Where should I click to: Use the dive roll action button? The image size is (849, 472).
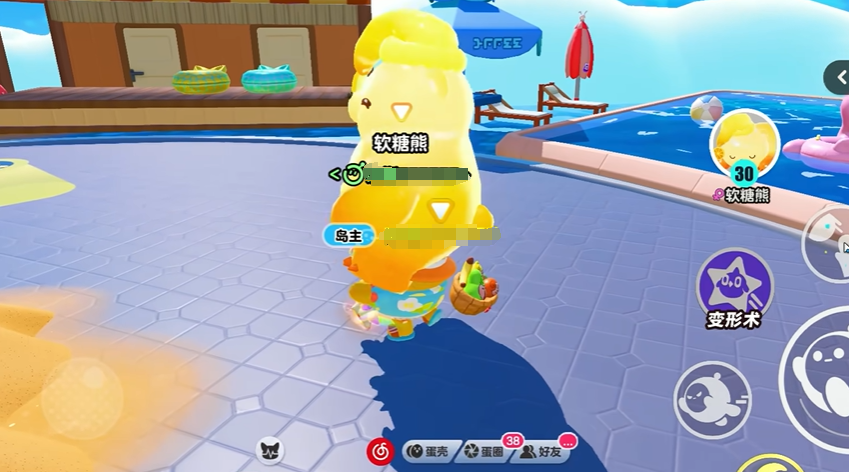(712, 397)
